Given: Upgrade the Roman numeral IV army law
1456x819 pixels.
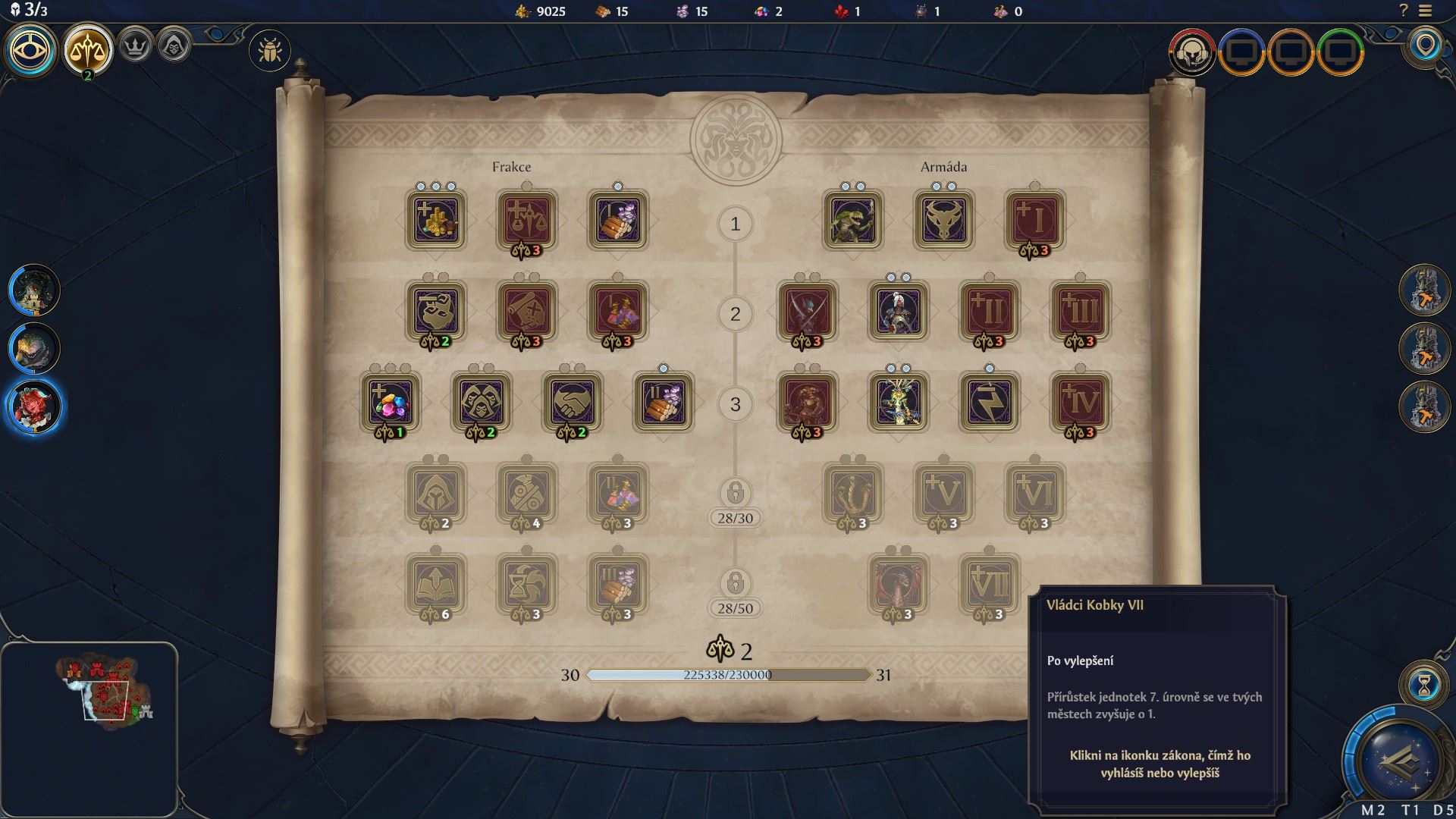Looking at the screenshot, I should (x=1080, y=402).
